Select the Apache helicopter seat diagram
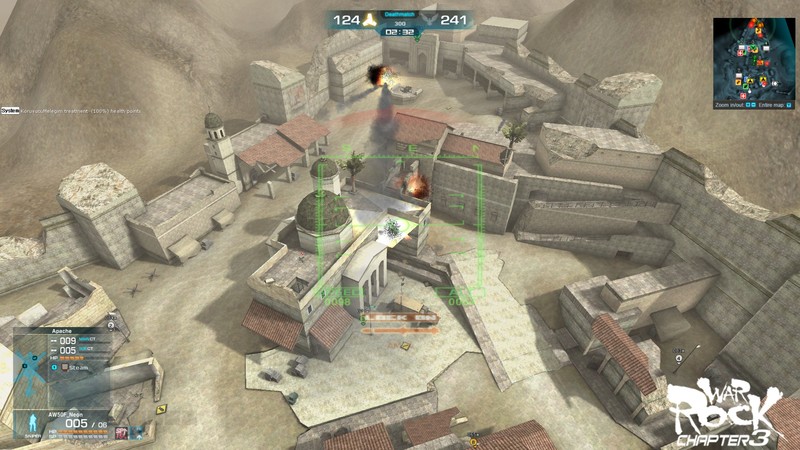Viewport: 800px width, 450px height. 29,366
